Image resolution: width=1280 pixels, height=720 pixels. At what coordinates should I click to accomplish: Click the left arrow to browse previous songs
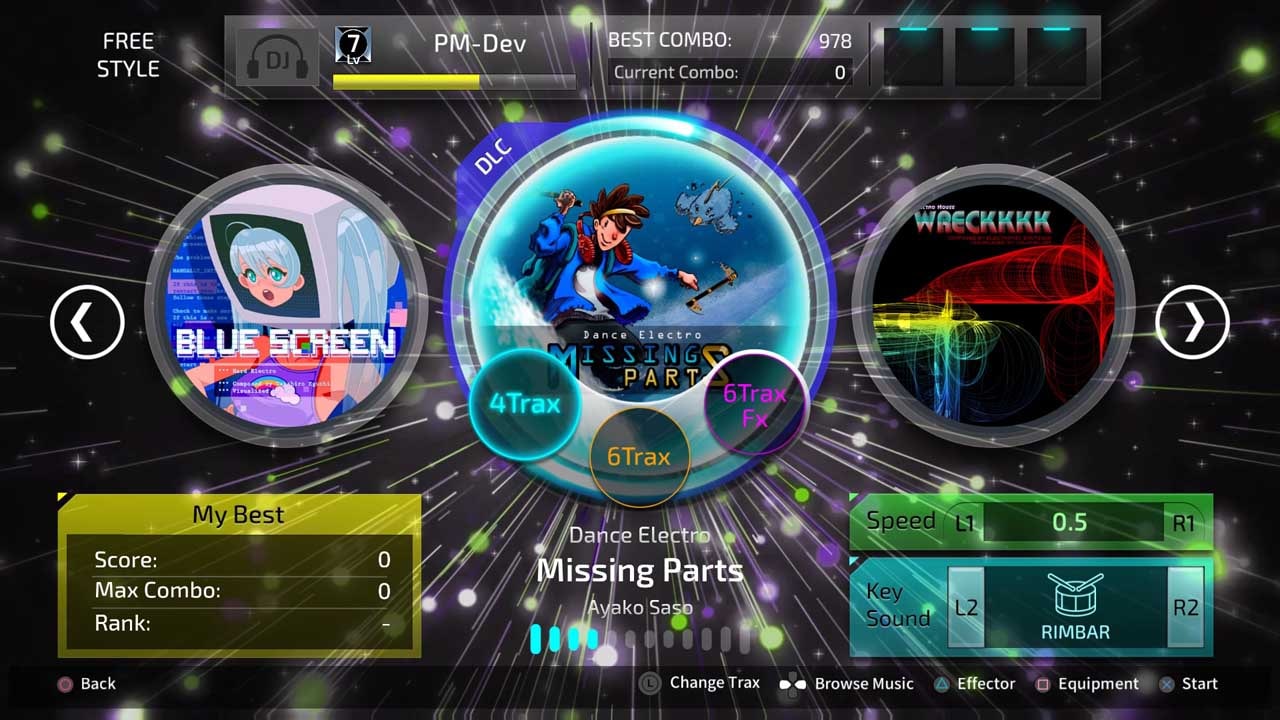click(x=86, y=322)
